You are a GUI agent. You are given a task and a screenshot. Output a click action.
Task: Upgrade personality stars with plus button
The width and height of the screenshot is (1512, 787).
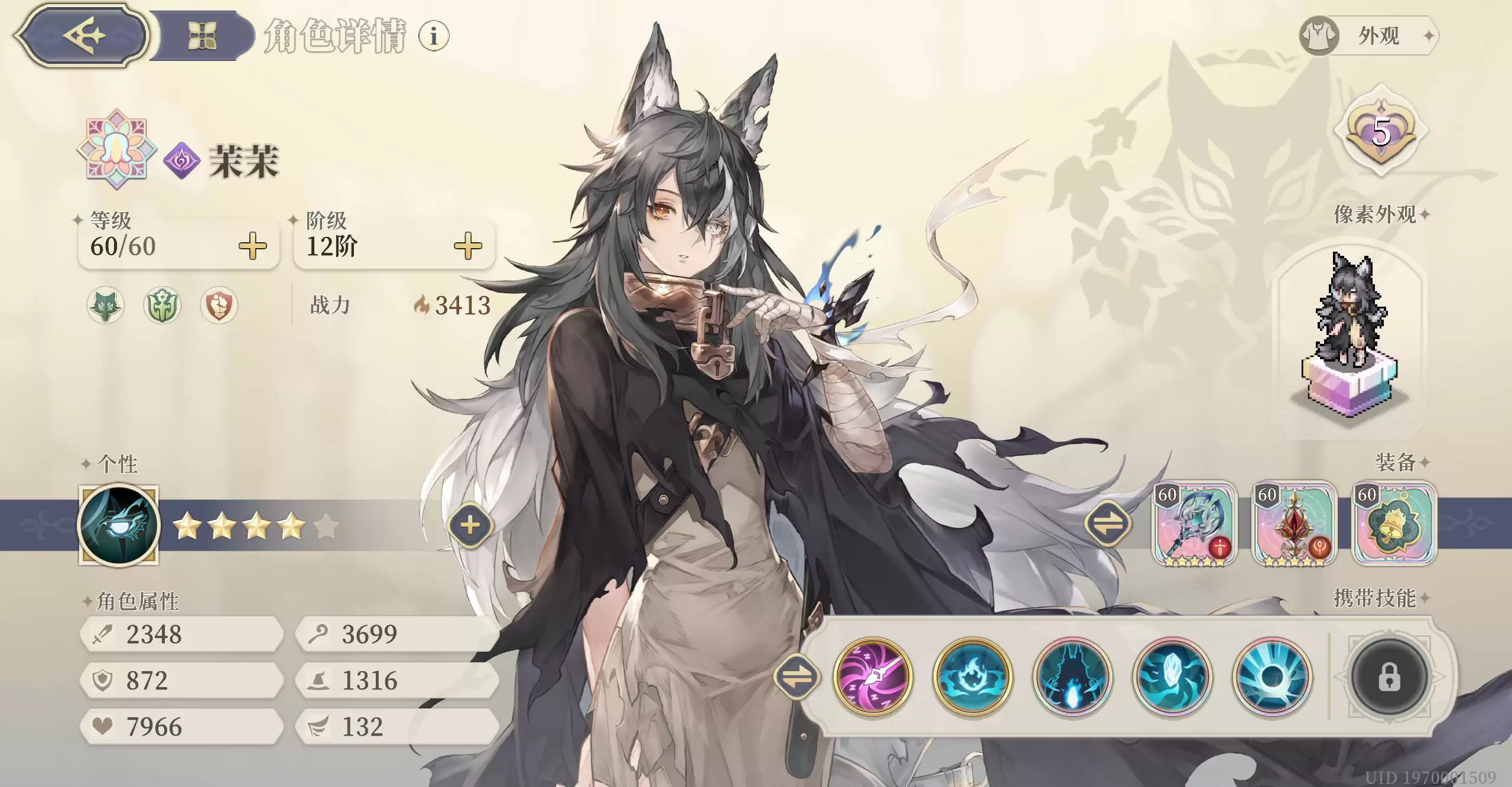coord(470,525)
